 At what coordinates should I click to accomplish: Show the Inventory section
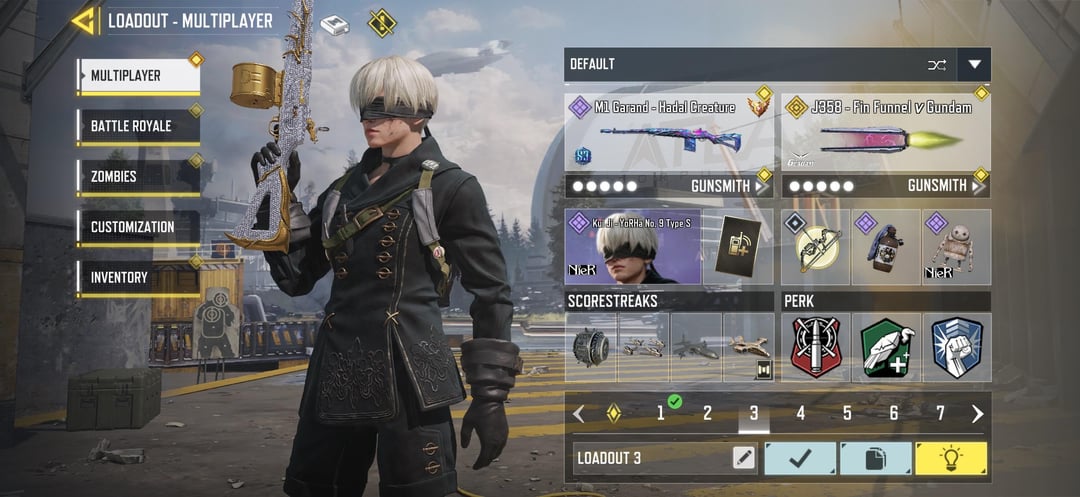138,277
